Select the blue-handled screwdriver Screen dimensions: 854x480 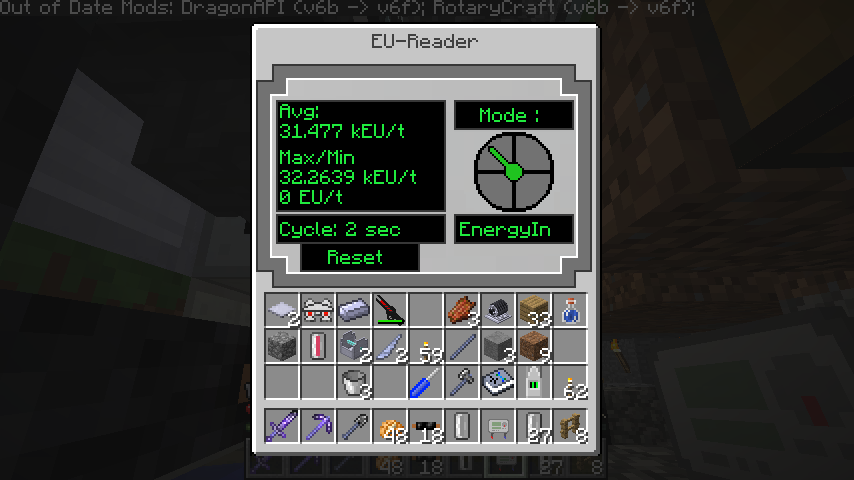pyautogui.click(x=426, y=382)
